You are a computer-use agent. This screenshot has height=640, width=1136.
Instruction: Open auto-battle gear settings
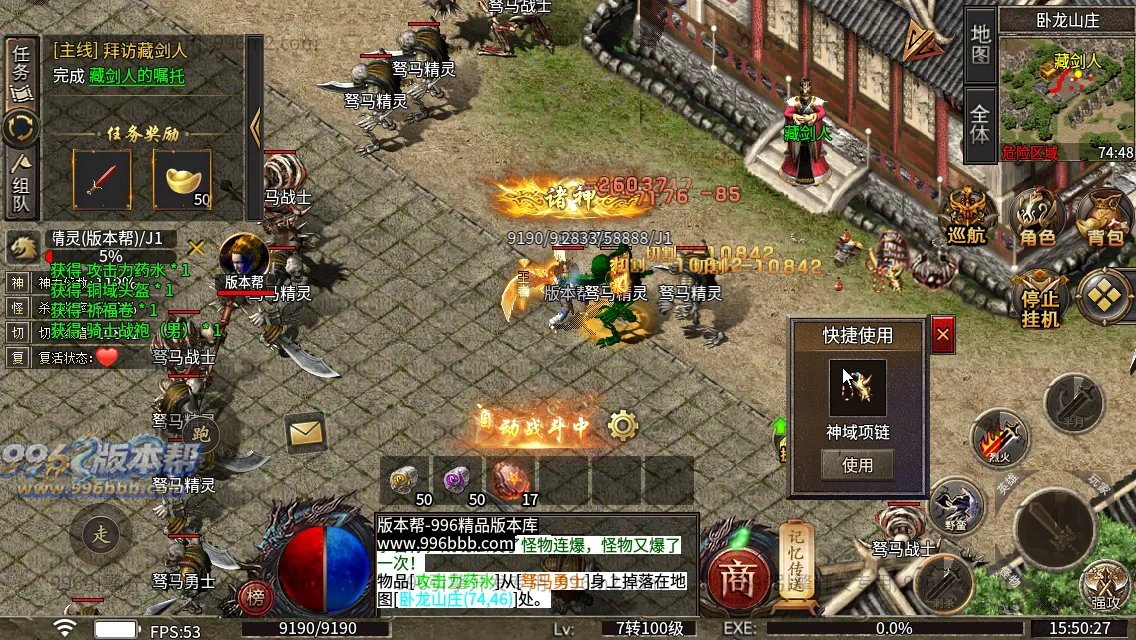click(623, 426)
